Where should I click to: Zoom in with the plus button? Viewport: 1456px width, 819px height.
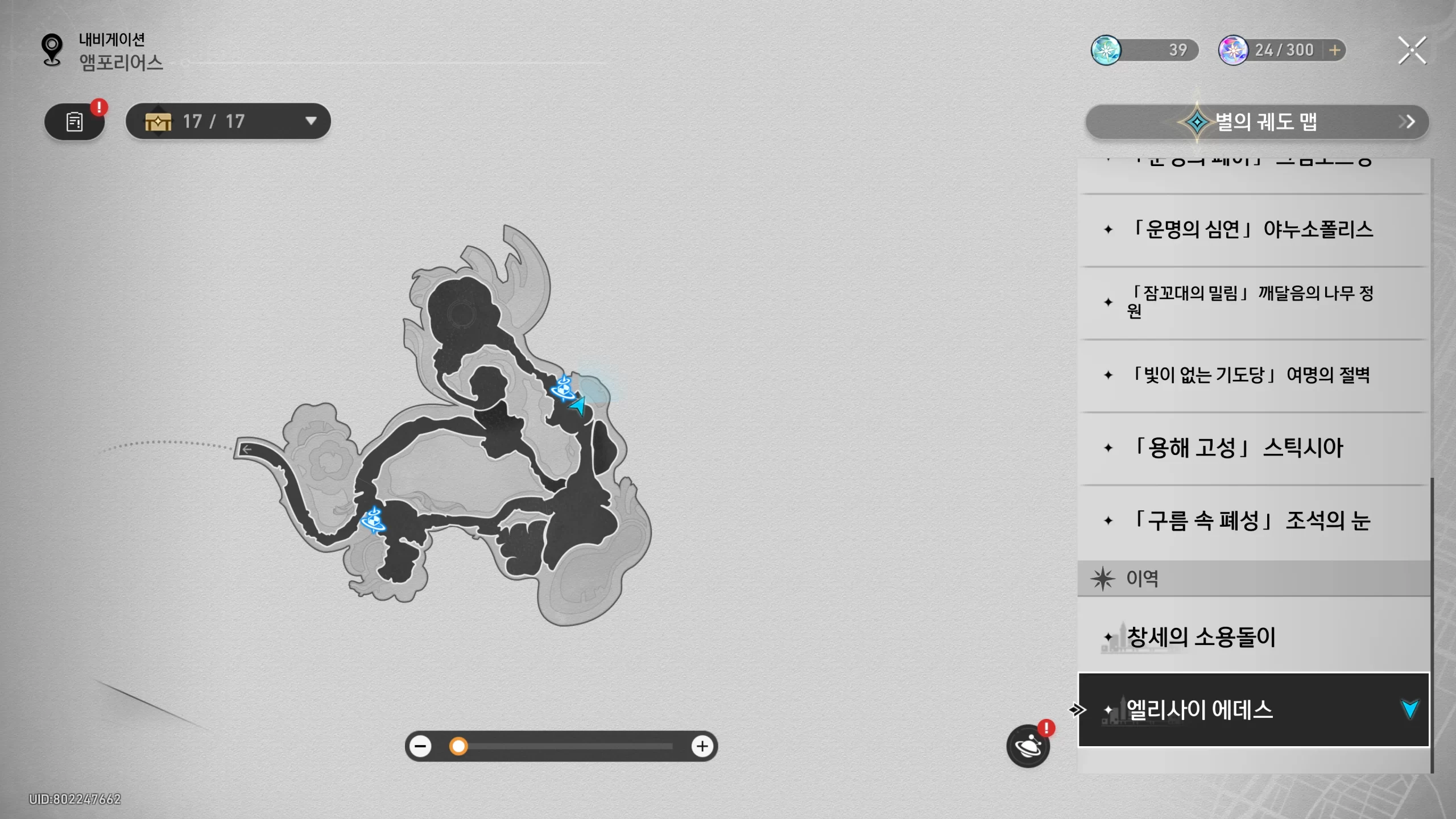click(x=702, y=746)
